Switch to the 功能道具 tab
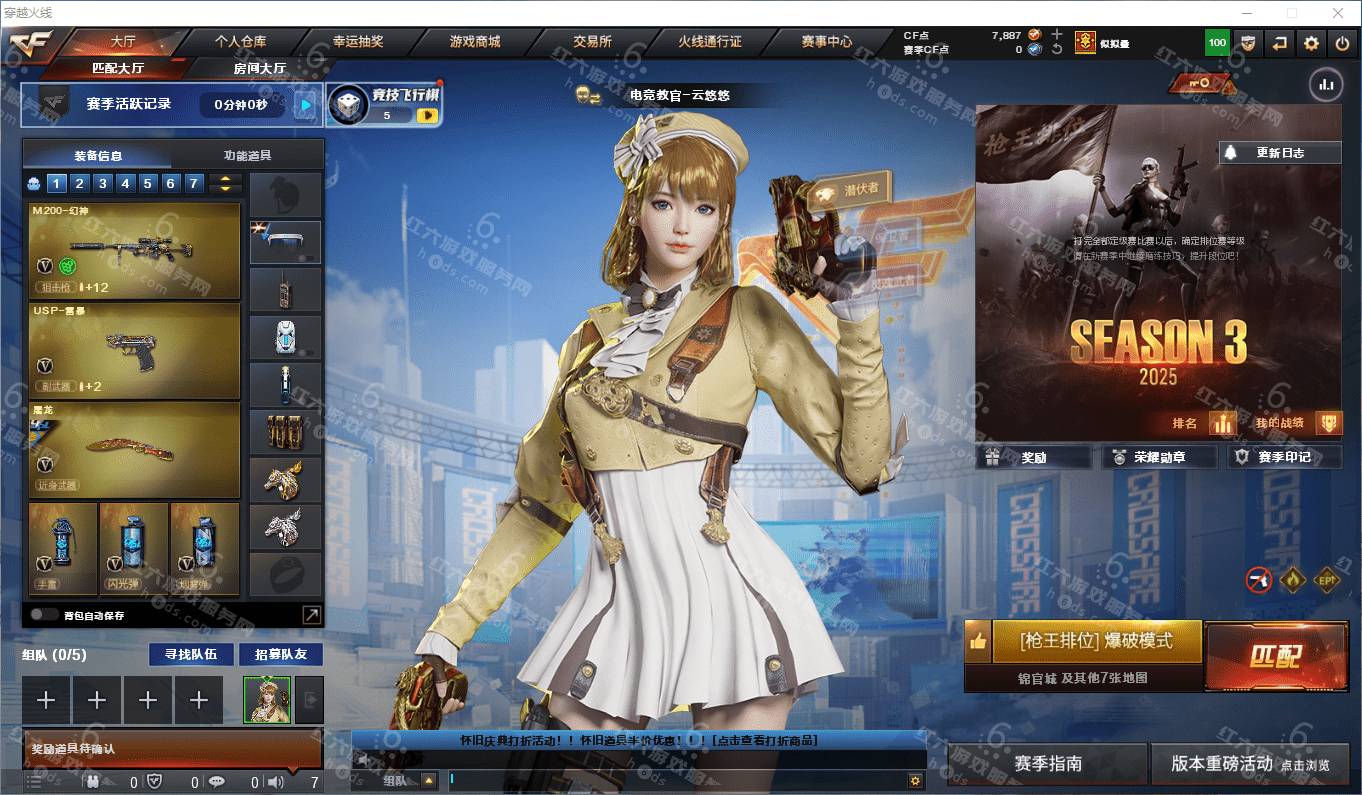 pos(248,155)
